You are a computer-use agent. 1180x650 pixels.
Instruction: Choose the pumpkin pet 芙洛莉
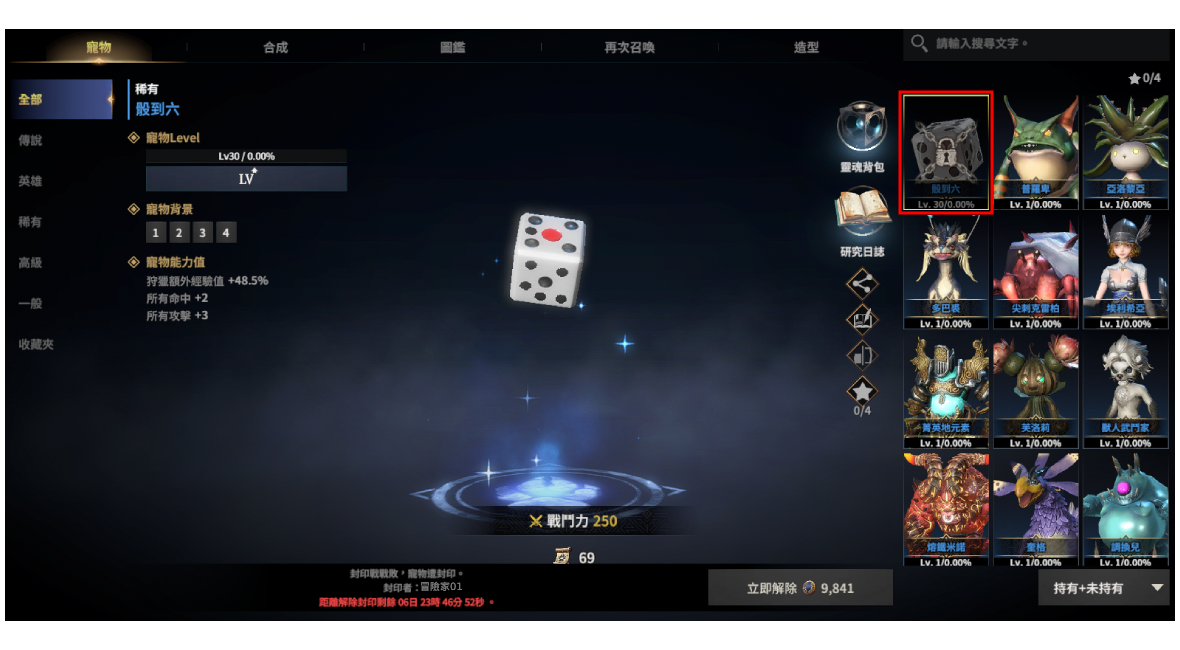(1035, 391)
